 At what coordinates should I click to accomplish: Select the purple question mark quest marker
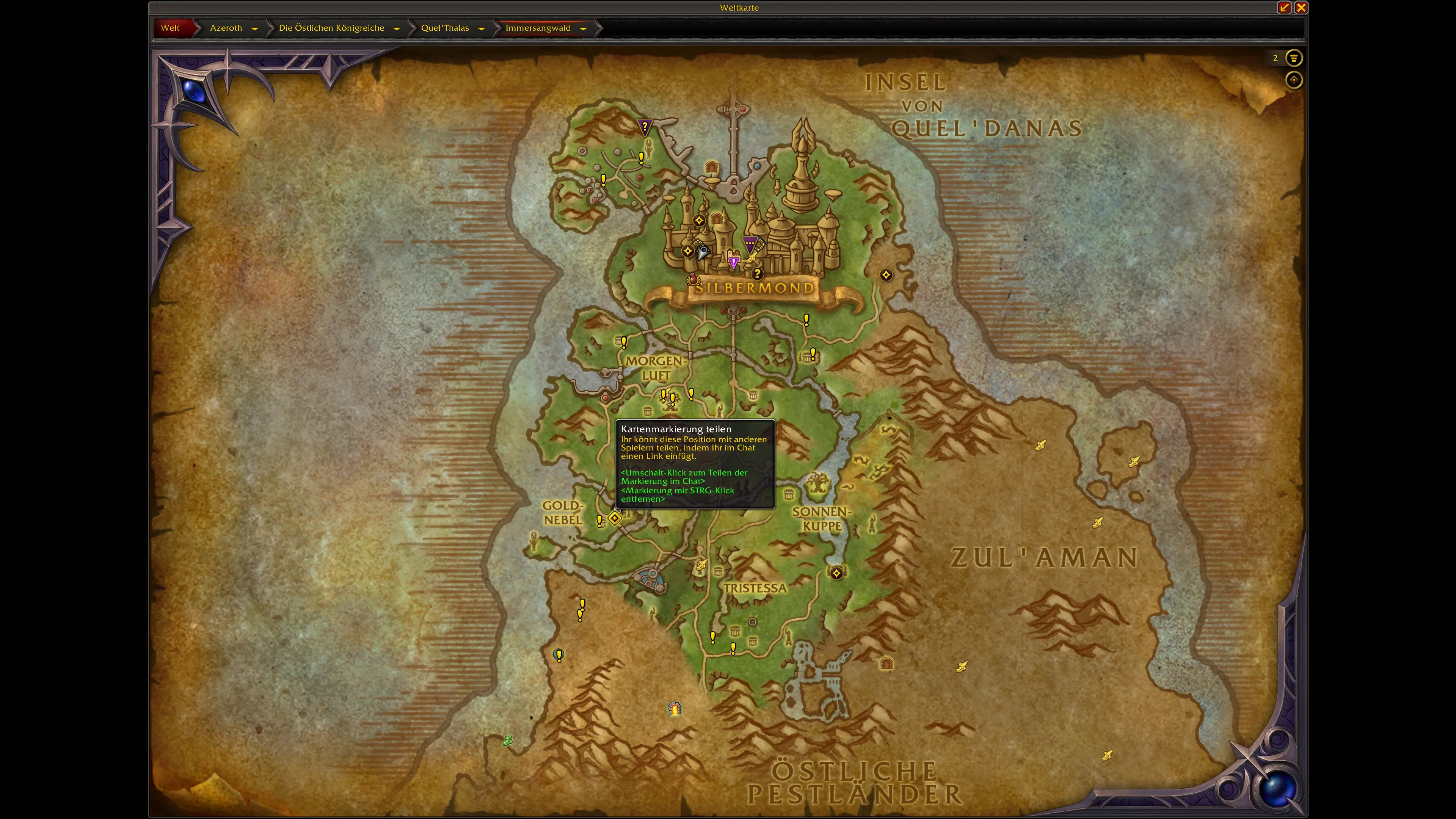pyautogui.click(x=644, y=127)
